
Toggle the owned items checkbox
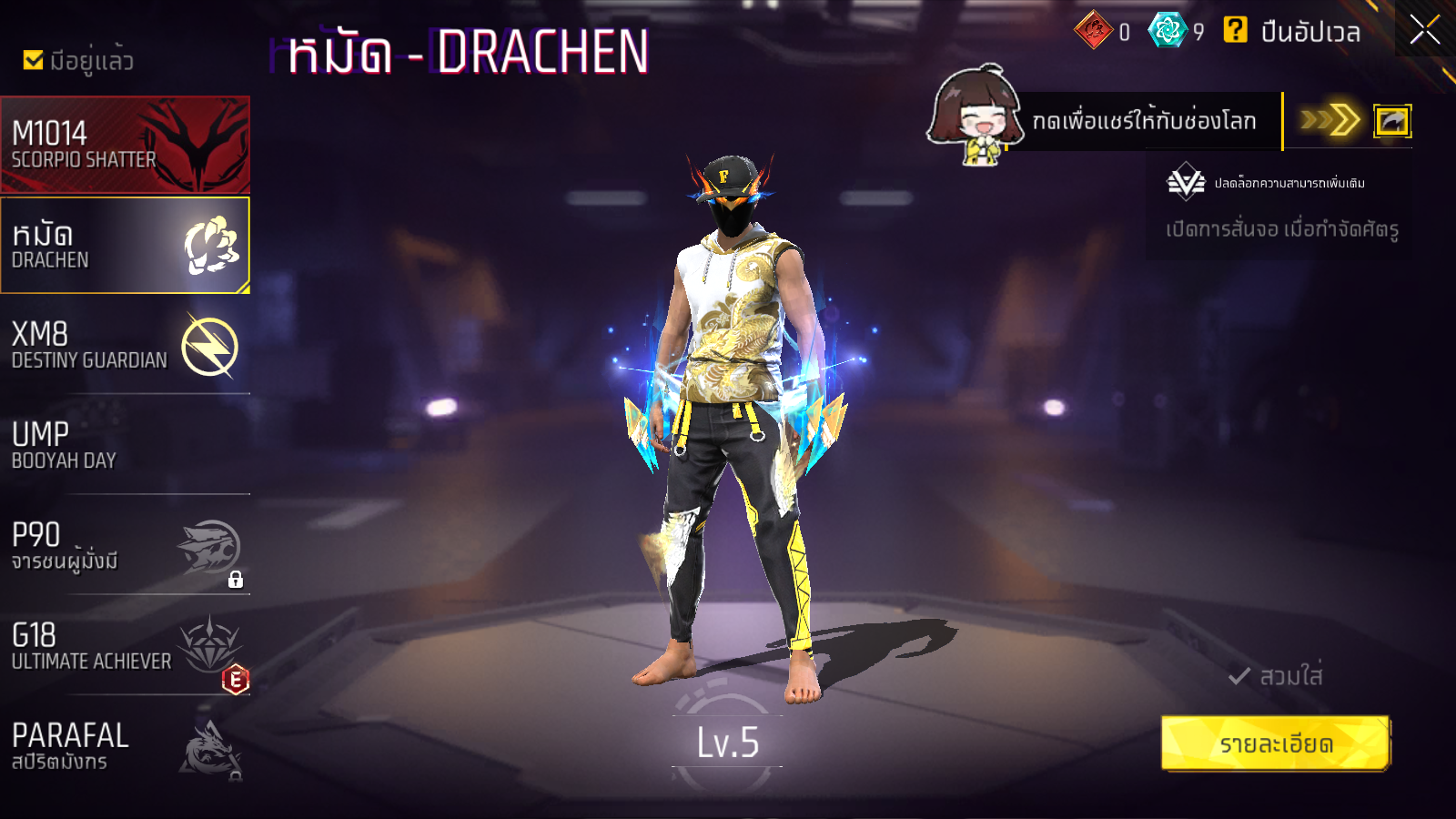click(x=34, y=60)
